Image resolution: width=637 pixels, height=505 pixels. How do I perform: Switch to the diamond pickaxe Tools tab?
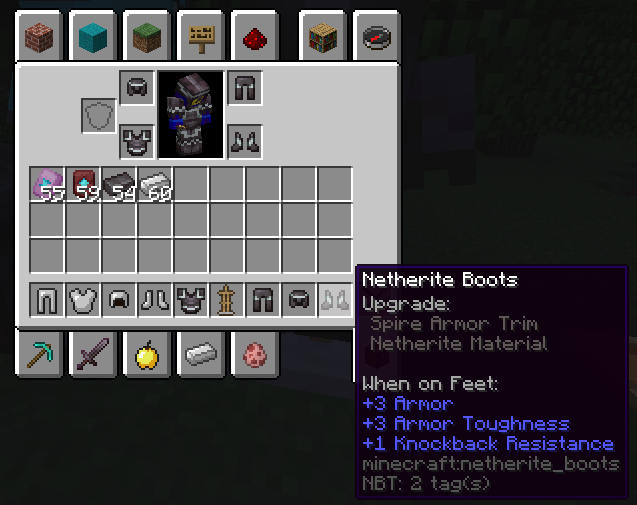coord(41,353)
